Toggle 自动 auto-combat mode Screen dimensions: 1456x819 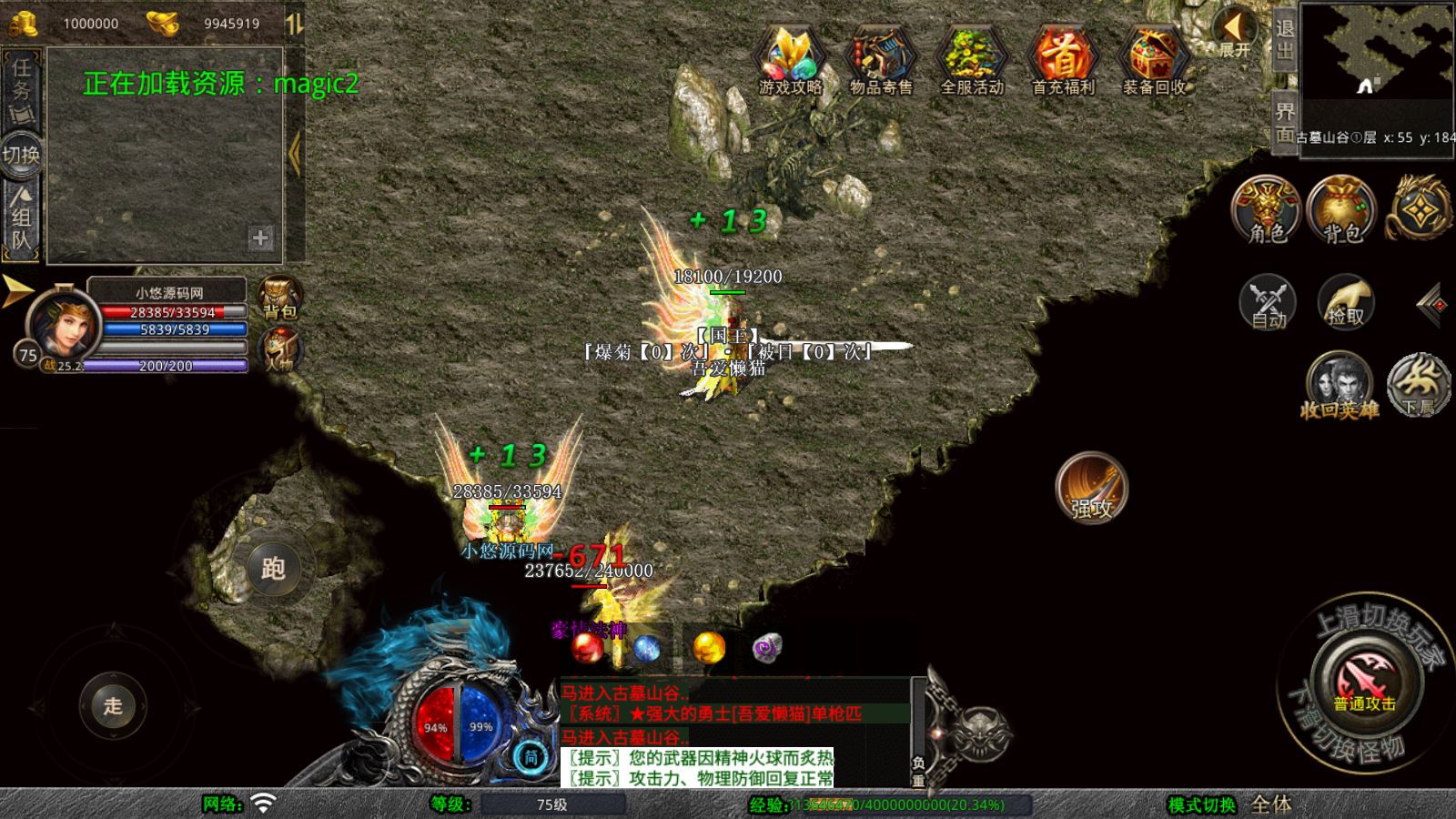pyautogui.click(x=1268, y=301)
